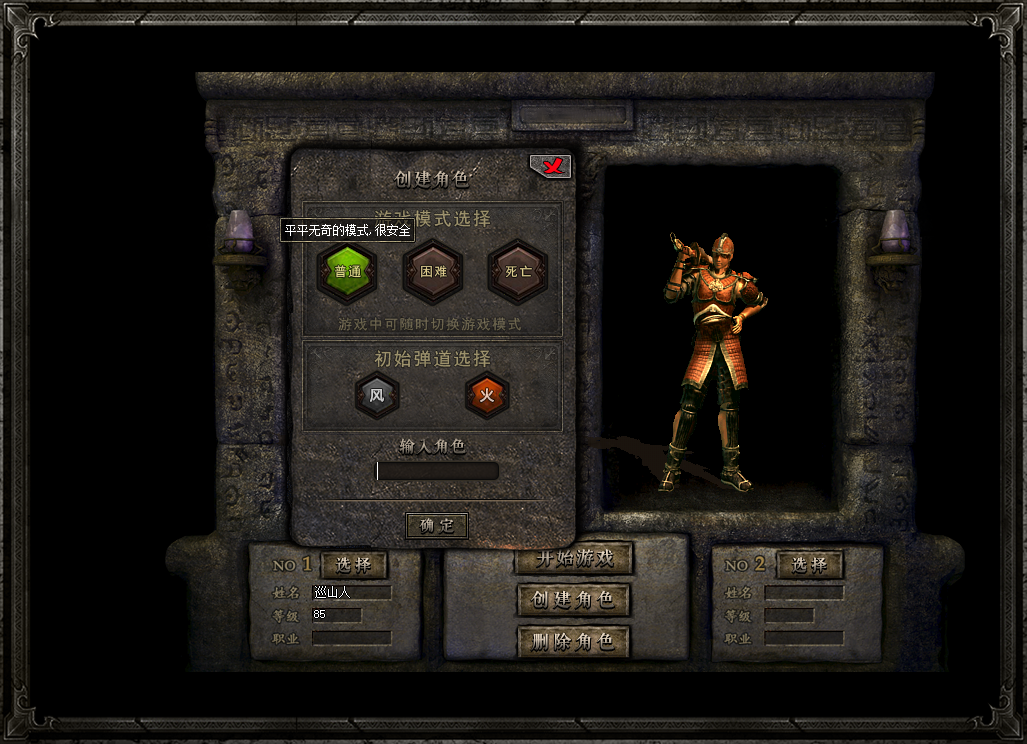Click the character name input field

coord(437,471)
